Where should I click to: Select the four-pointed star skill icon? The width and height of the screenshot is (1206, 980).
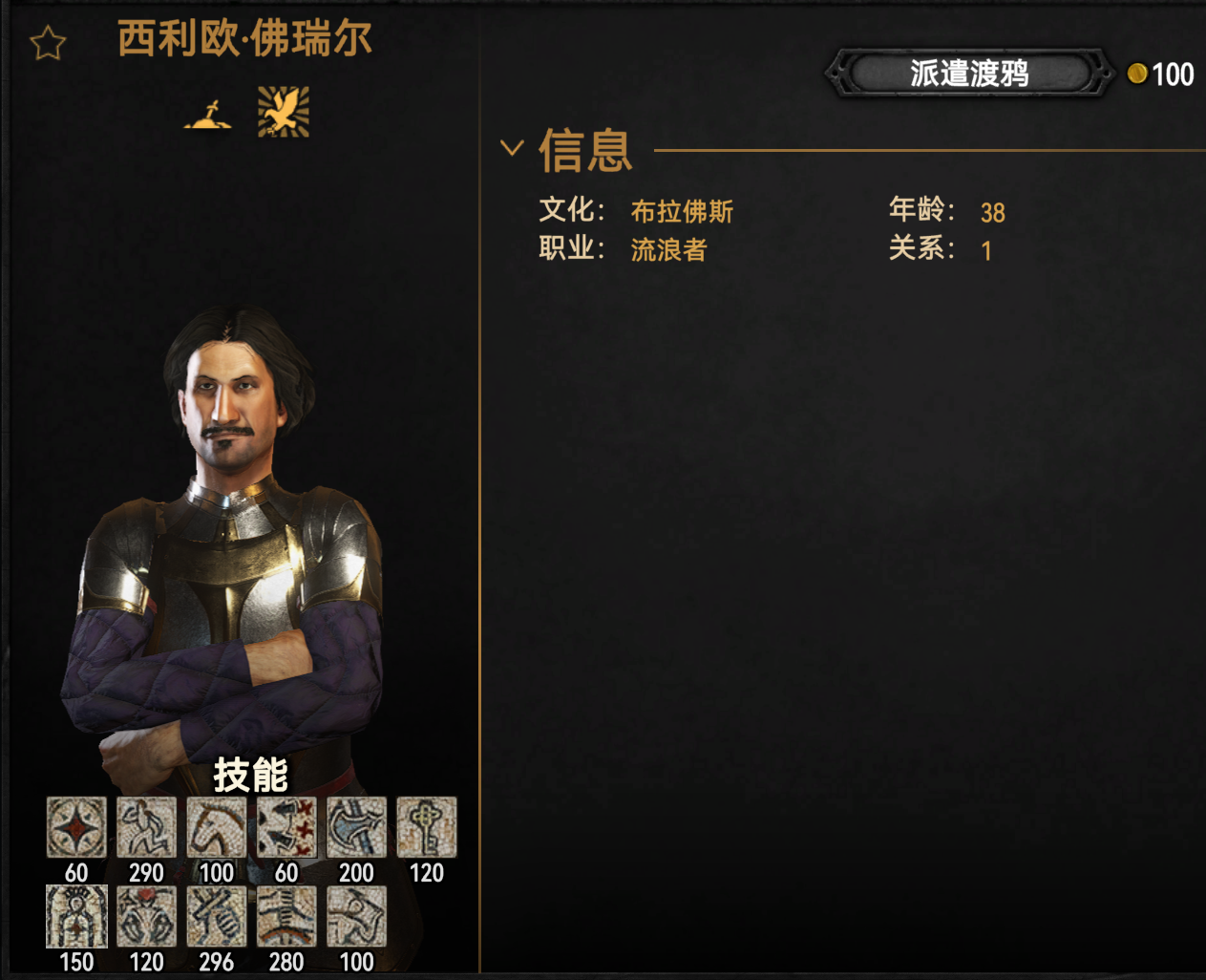tap(76, 827)
